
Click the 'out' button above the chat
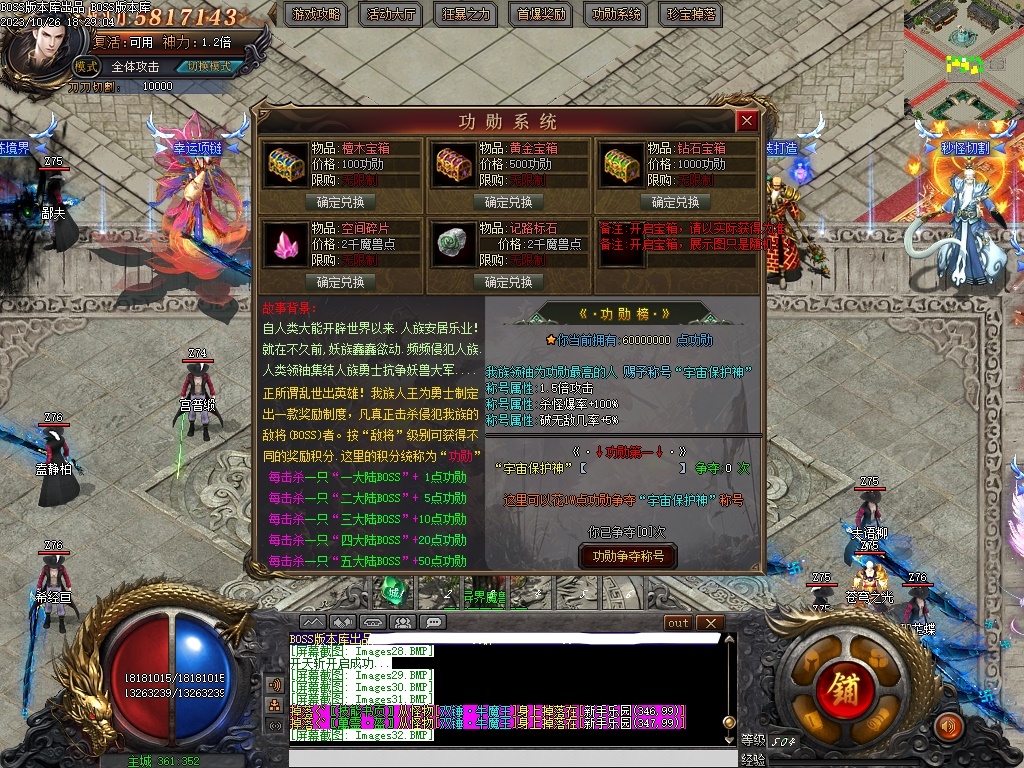(x=678, y=623)
